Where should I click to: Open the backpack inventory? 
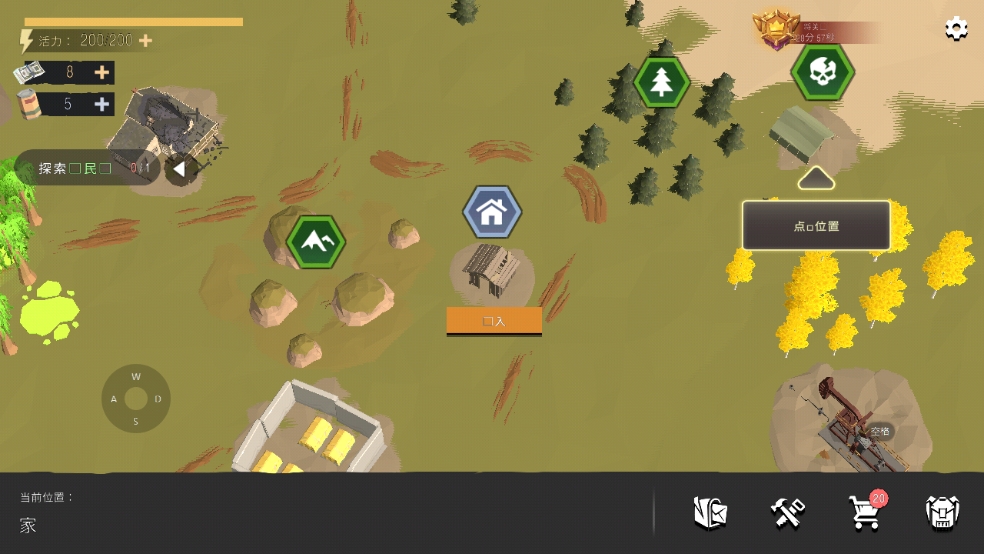point(942,513)
